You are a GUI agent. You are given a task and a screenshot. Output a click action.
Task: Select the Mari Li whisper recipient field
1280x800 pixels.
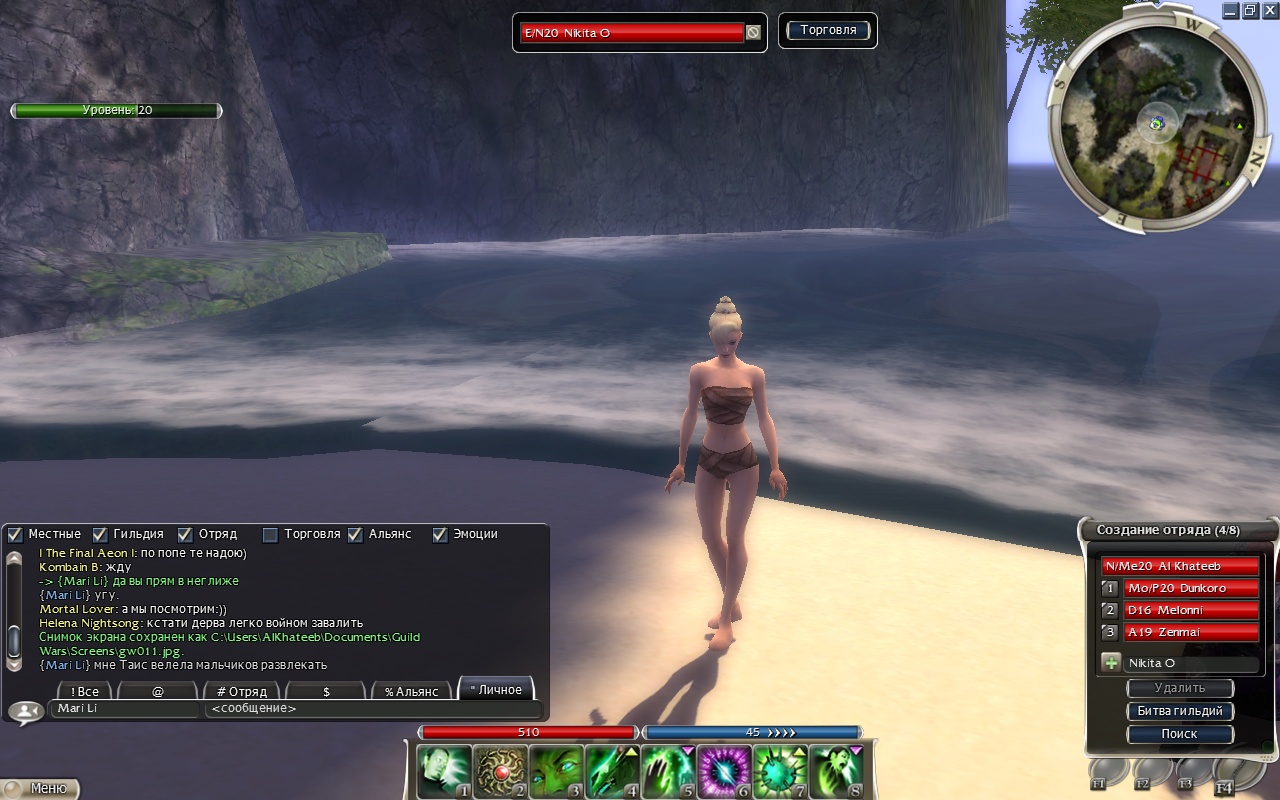point(124,709)
